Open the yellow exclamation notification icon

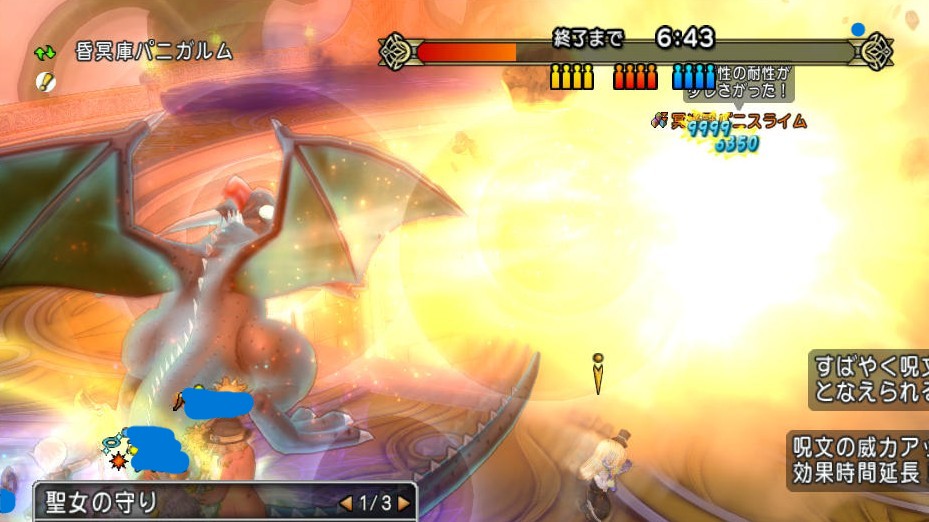point(45,81)
